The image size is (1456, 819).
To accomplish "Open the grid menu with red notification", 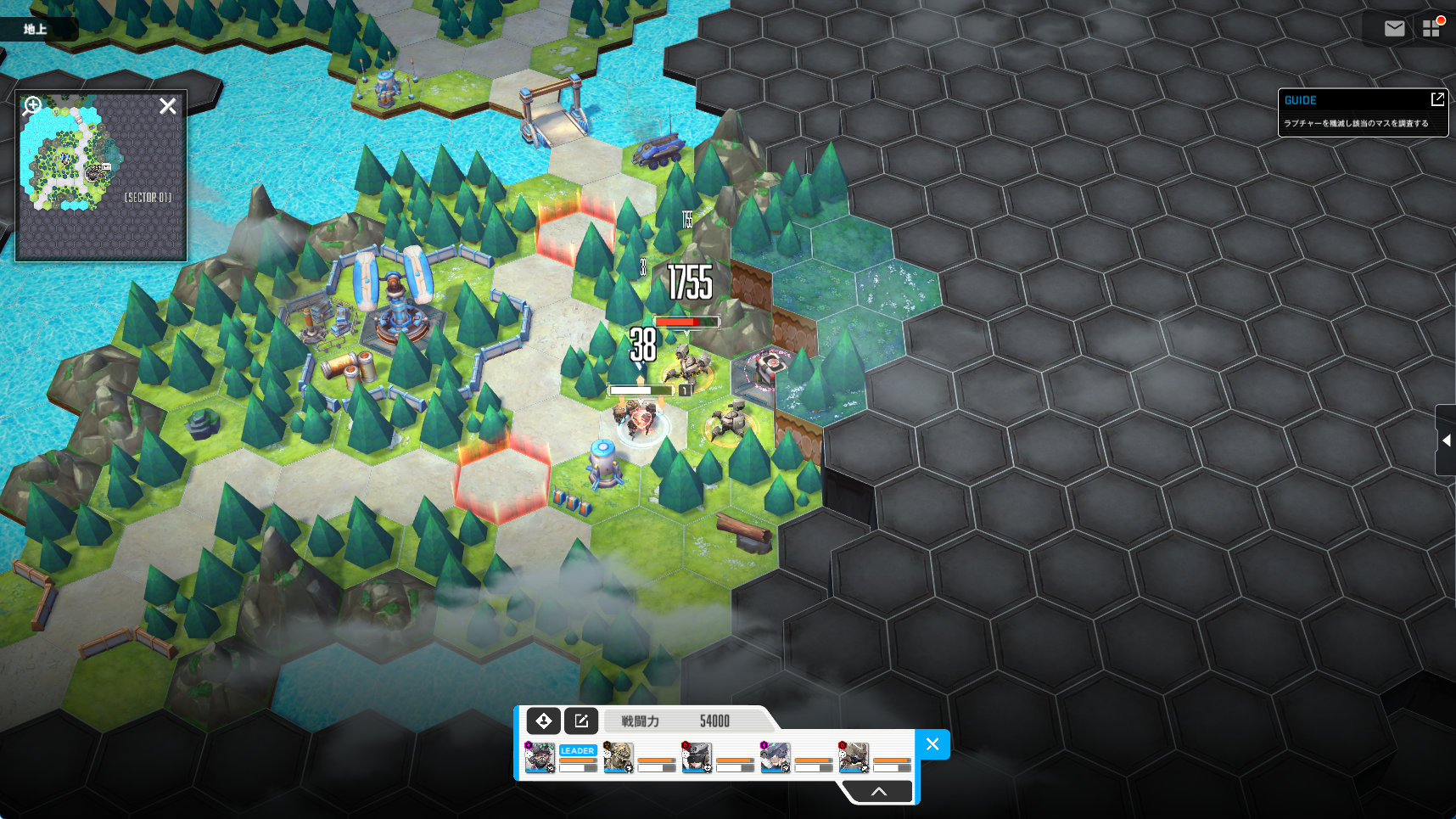I will point(1431,28).
